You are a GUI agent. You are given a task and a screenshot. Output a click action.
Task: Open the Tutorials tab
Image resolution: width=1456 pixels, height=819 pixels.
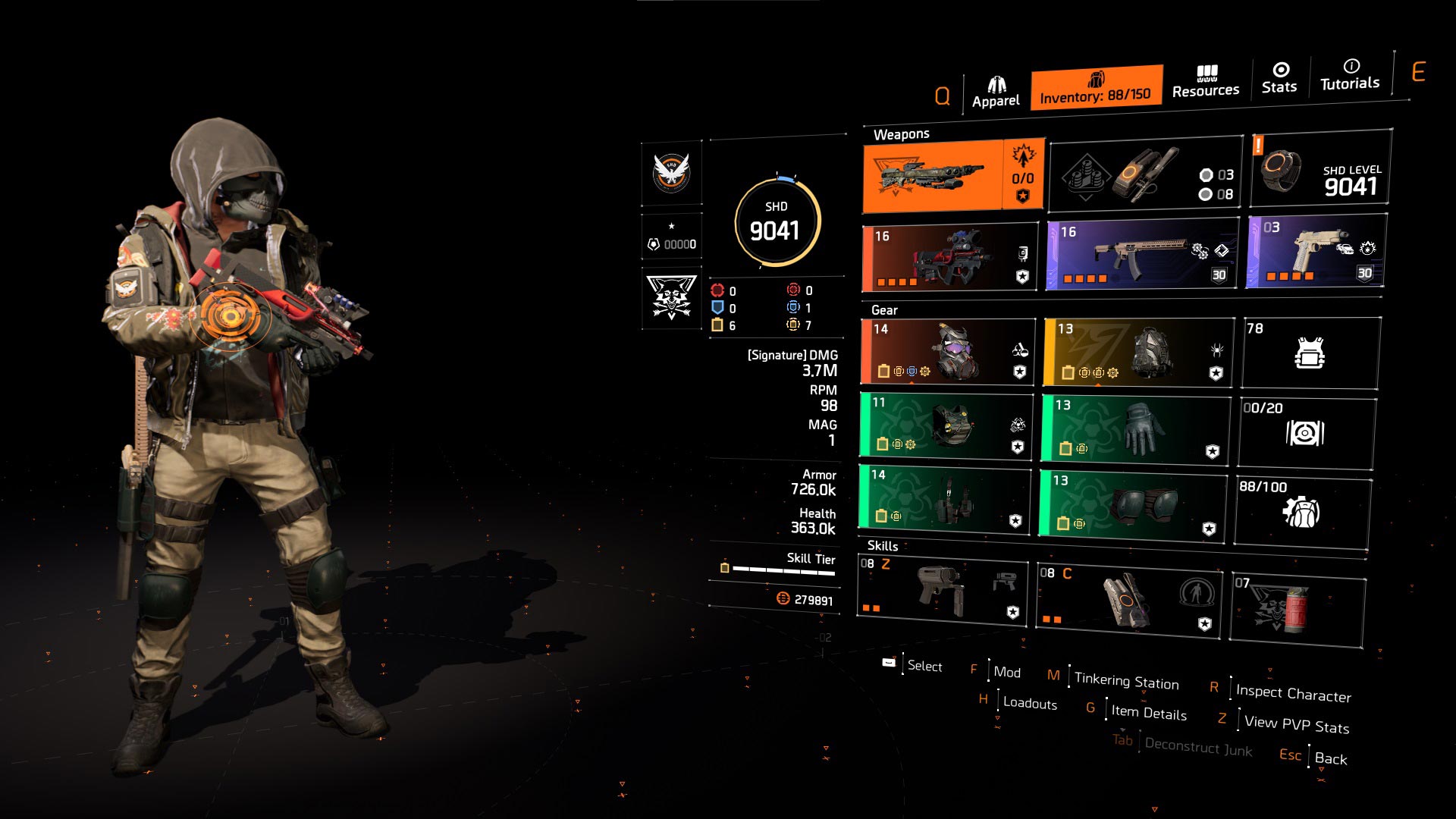(x=1350, y=75)
